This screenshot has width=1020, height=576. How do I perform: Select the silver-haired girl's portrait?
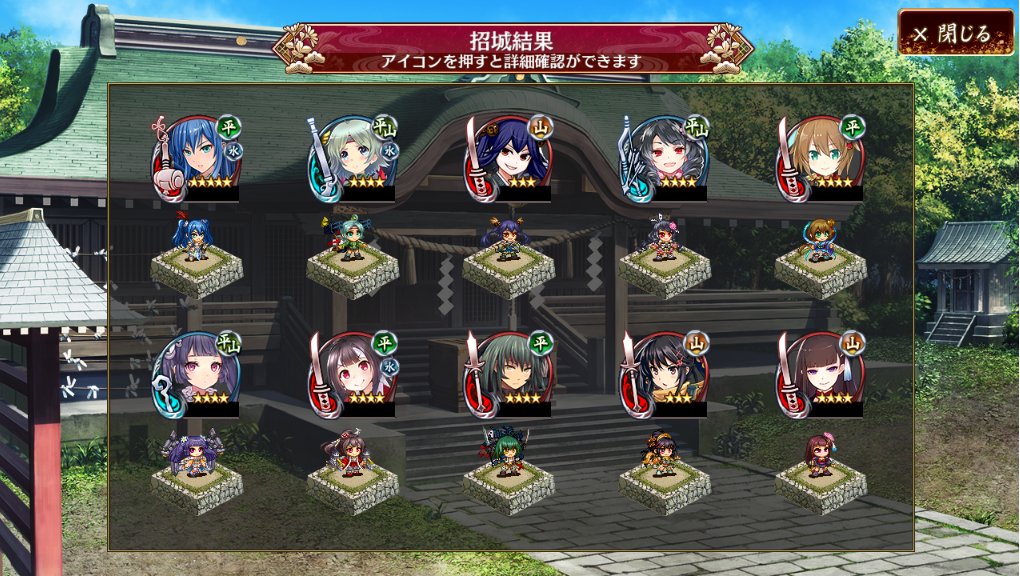pyautogui.click(x=355, y=157)
